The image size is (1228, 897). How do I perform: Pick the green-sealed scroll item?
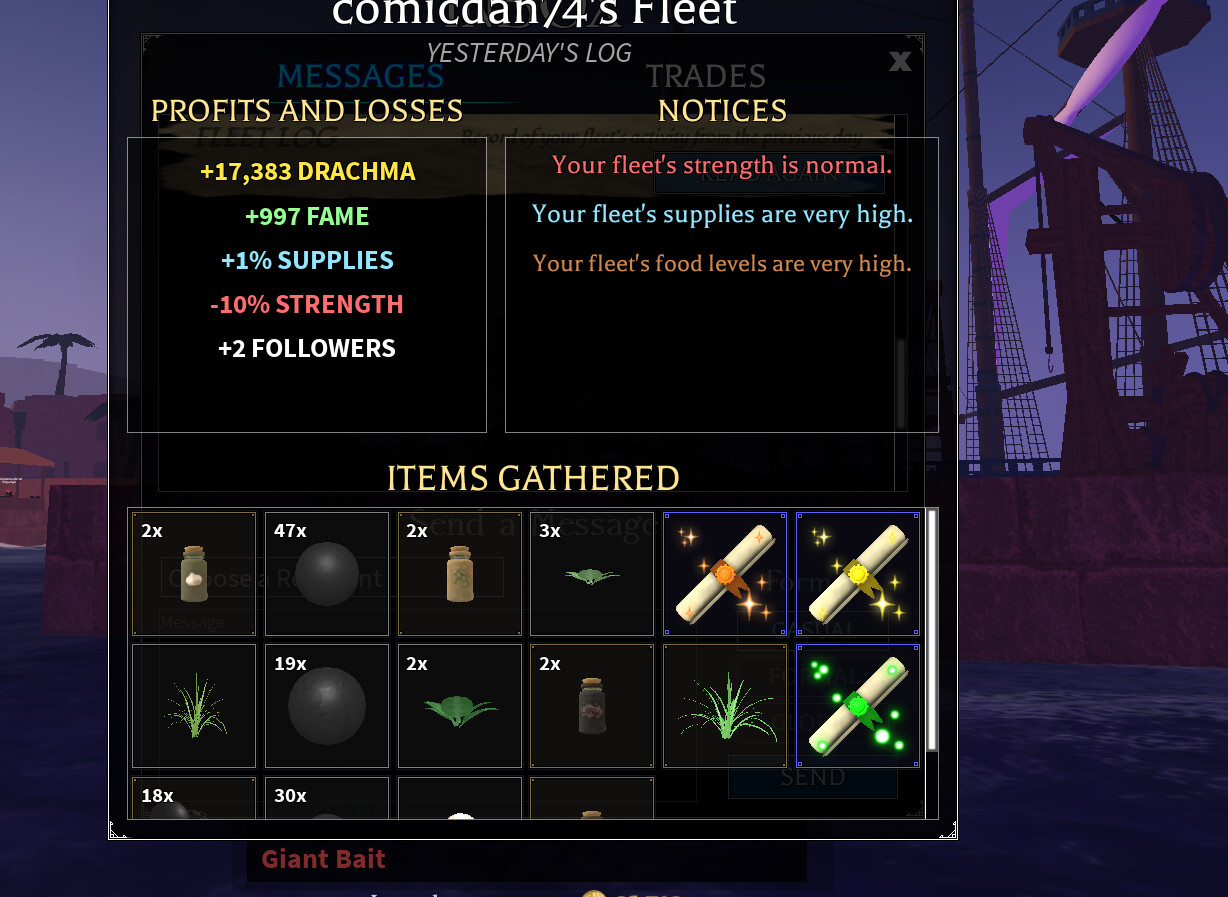tap(858, 706)
